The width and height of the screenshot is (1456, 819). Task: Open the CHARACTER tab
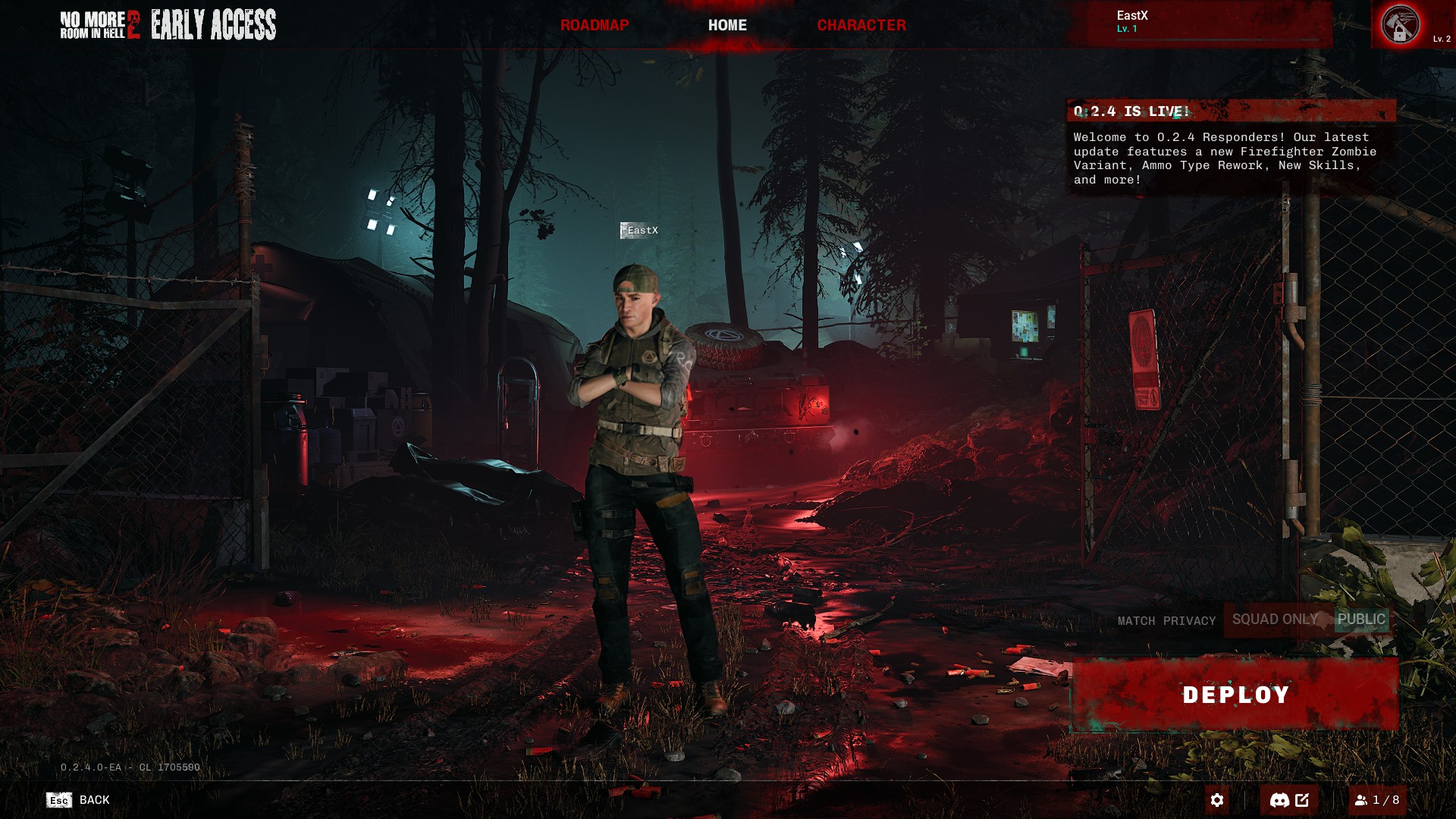(861, 24)
